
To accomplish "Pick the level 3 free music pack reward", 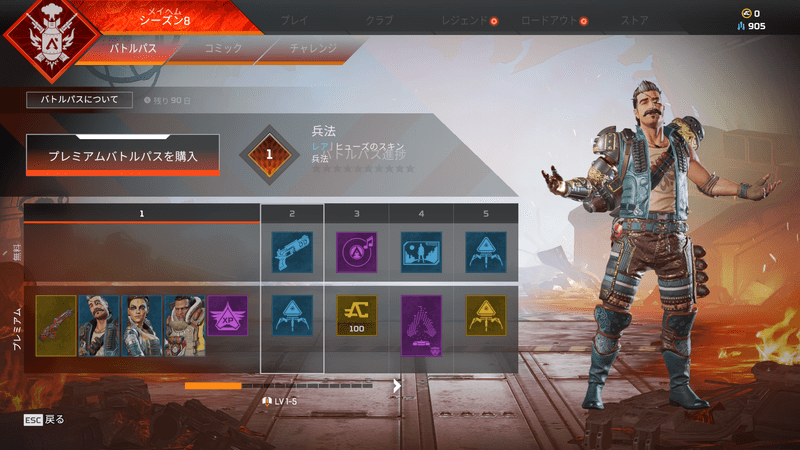I will [356, 253].
